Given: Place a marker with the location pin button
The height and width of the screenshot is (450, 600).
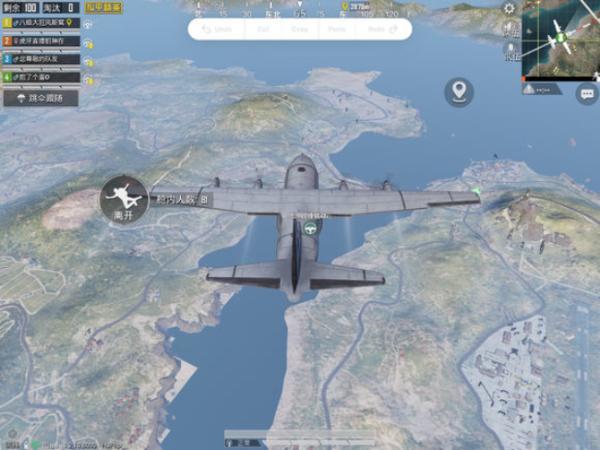Looking at the screenshot, I should 459,92.
